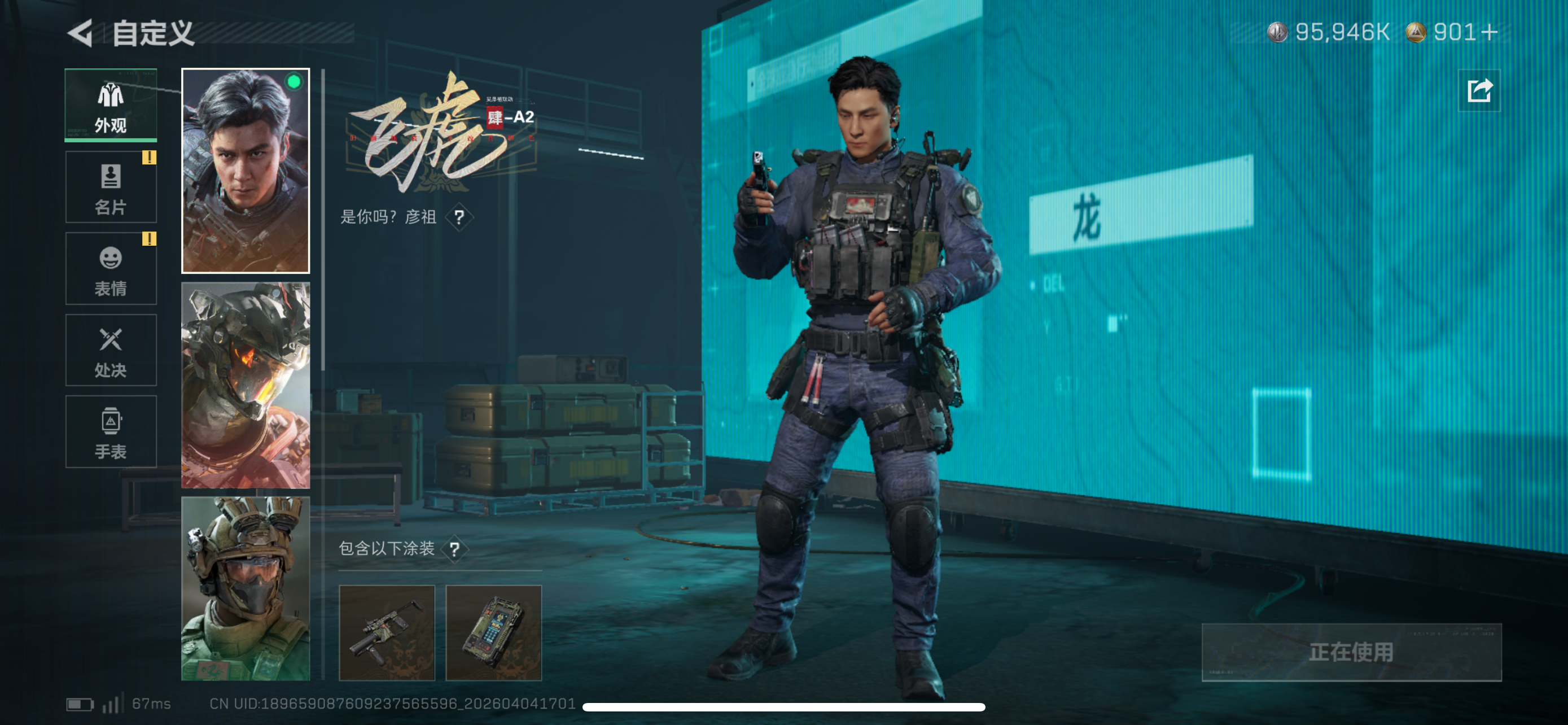Open the 手表 watch customization panel
1568x725 pixels.
point(110,433)
